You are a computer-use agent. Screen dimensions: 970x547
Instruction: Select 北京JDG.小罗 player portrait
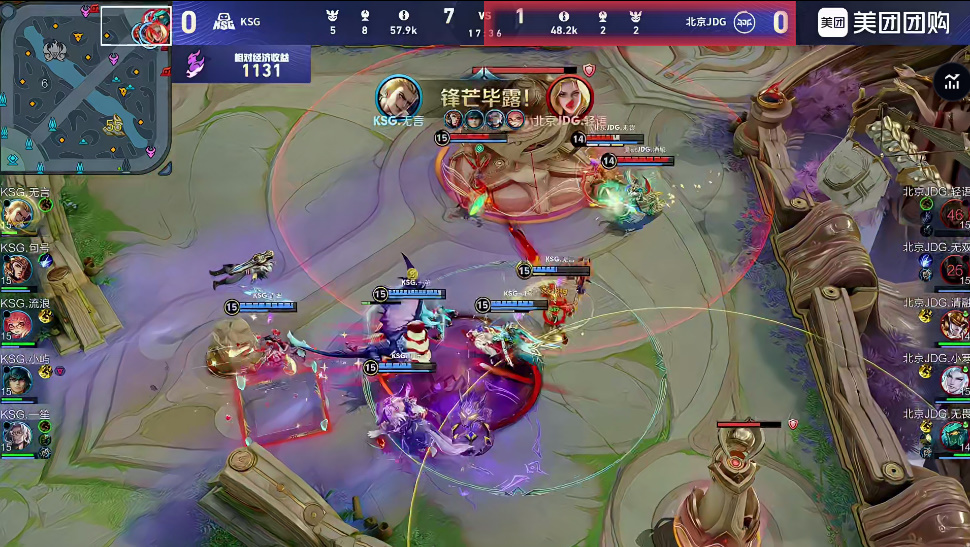954,380
